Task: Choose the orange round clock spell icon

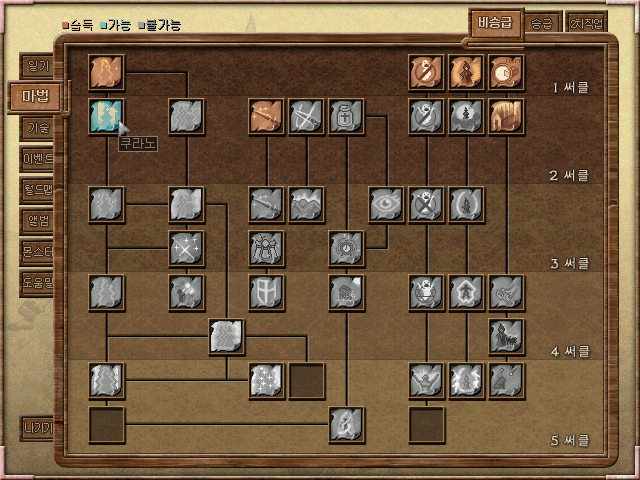Action: click(507, 72)
